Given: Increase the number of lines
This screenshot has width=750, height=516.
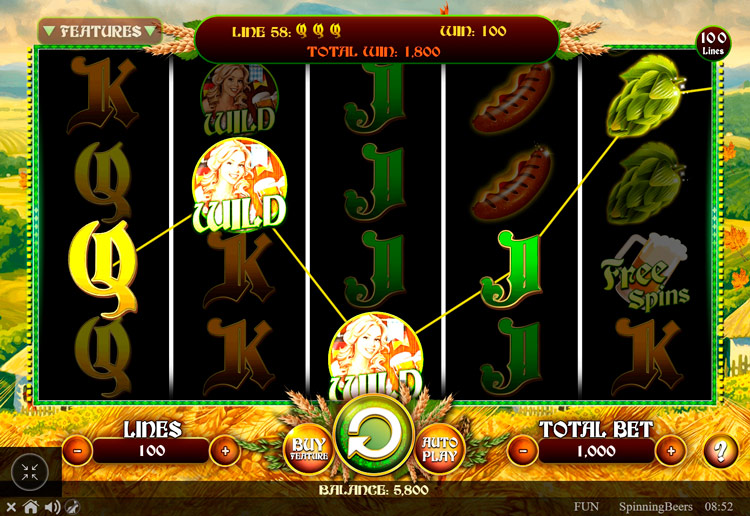Looking at the screenshot, I should 224,451.
